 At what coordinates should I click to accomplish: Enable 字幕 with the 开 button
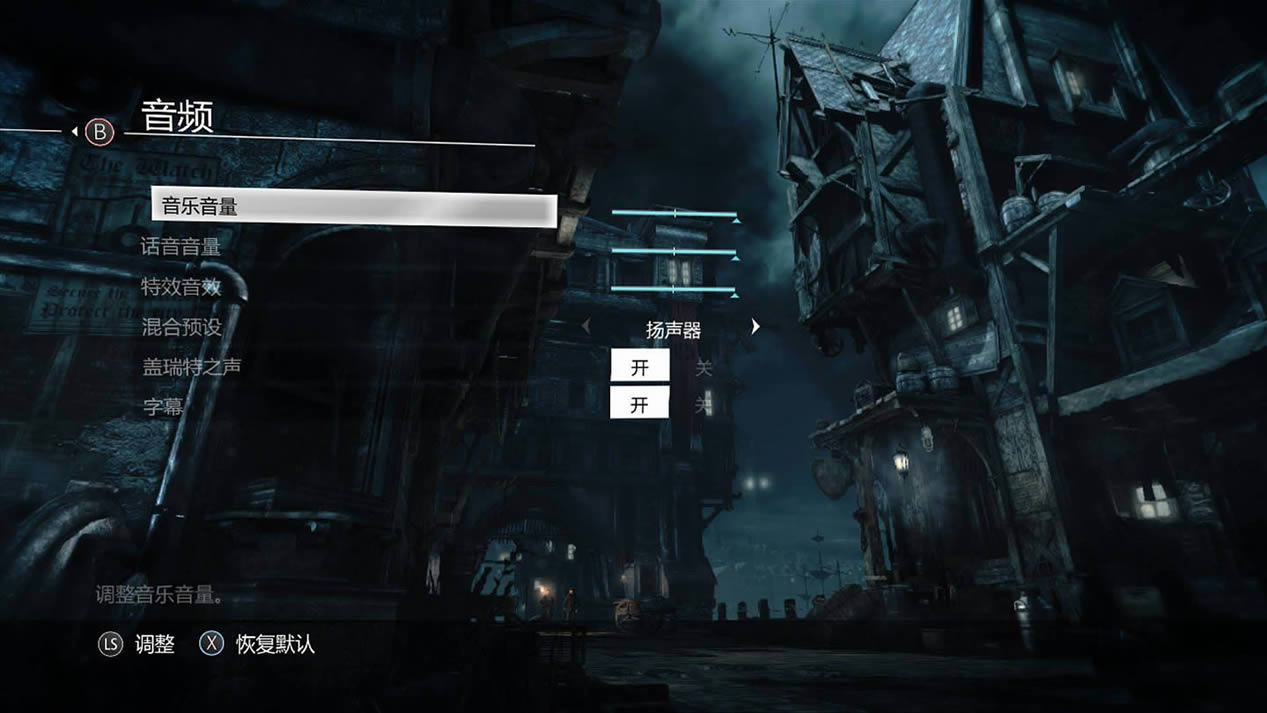pyautogui.click(x=640, y=404)
